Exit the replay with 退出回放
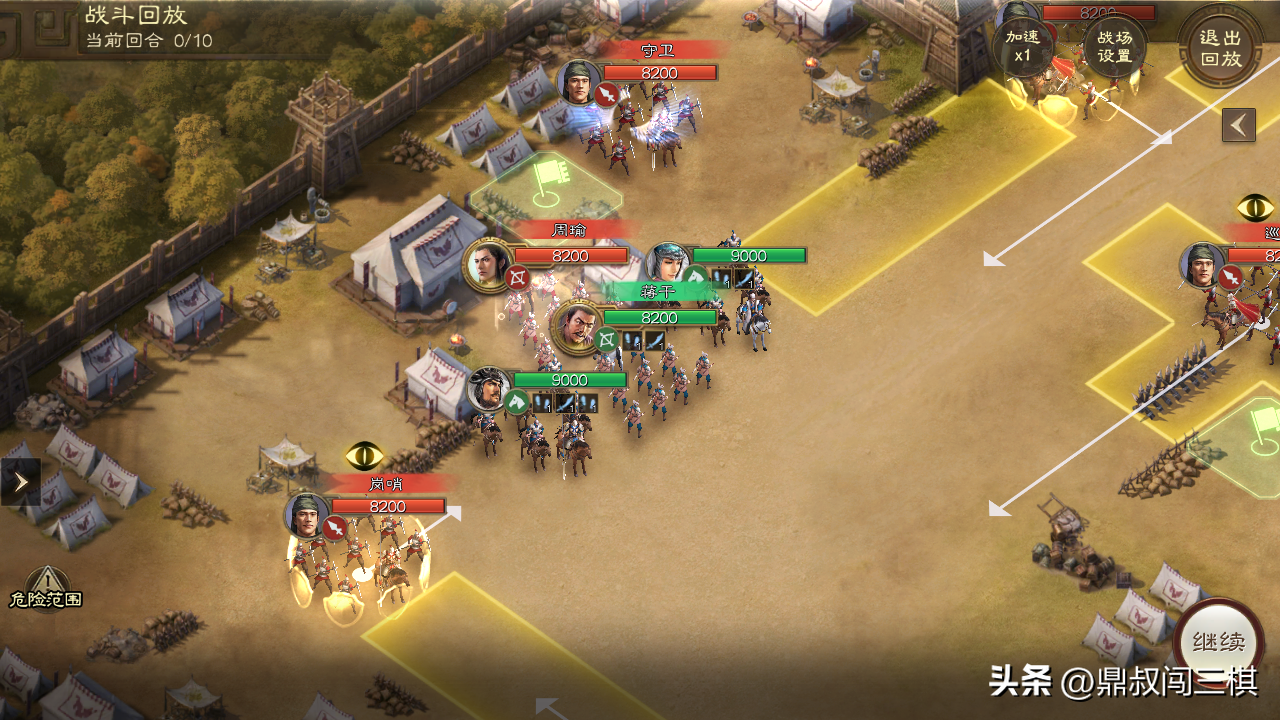This screenshot has height=720, width=1280. tap(1220, 46)
